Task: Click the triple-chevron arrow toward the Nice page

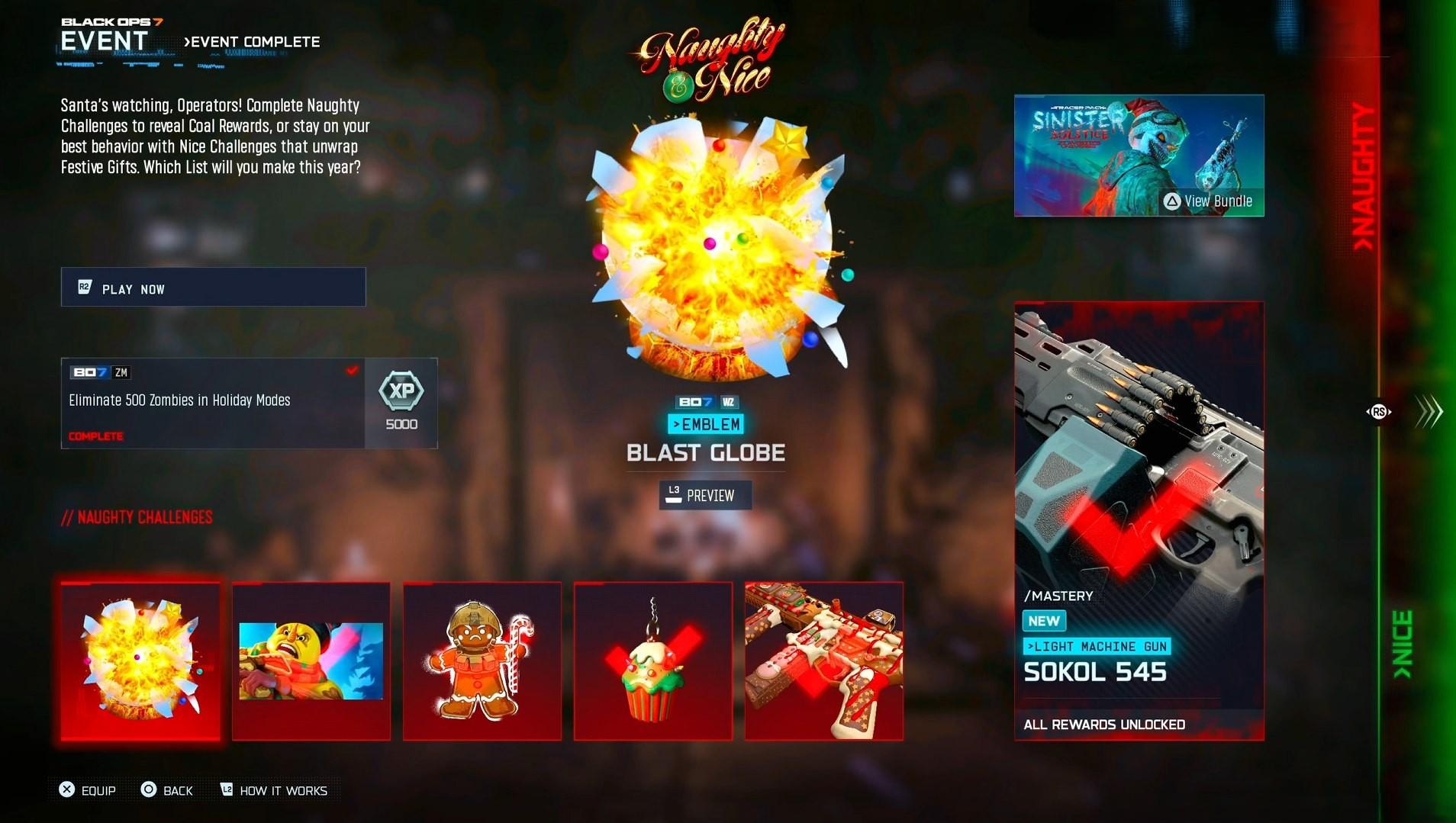Action: point(1429,412)
